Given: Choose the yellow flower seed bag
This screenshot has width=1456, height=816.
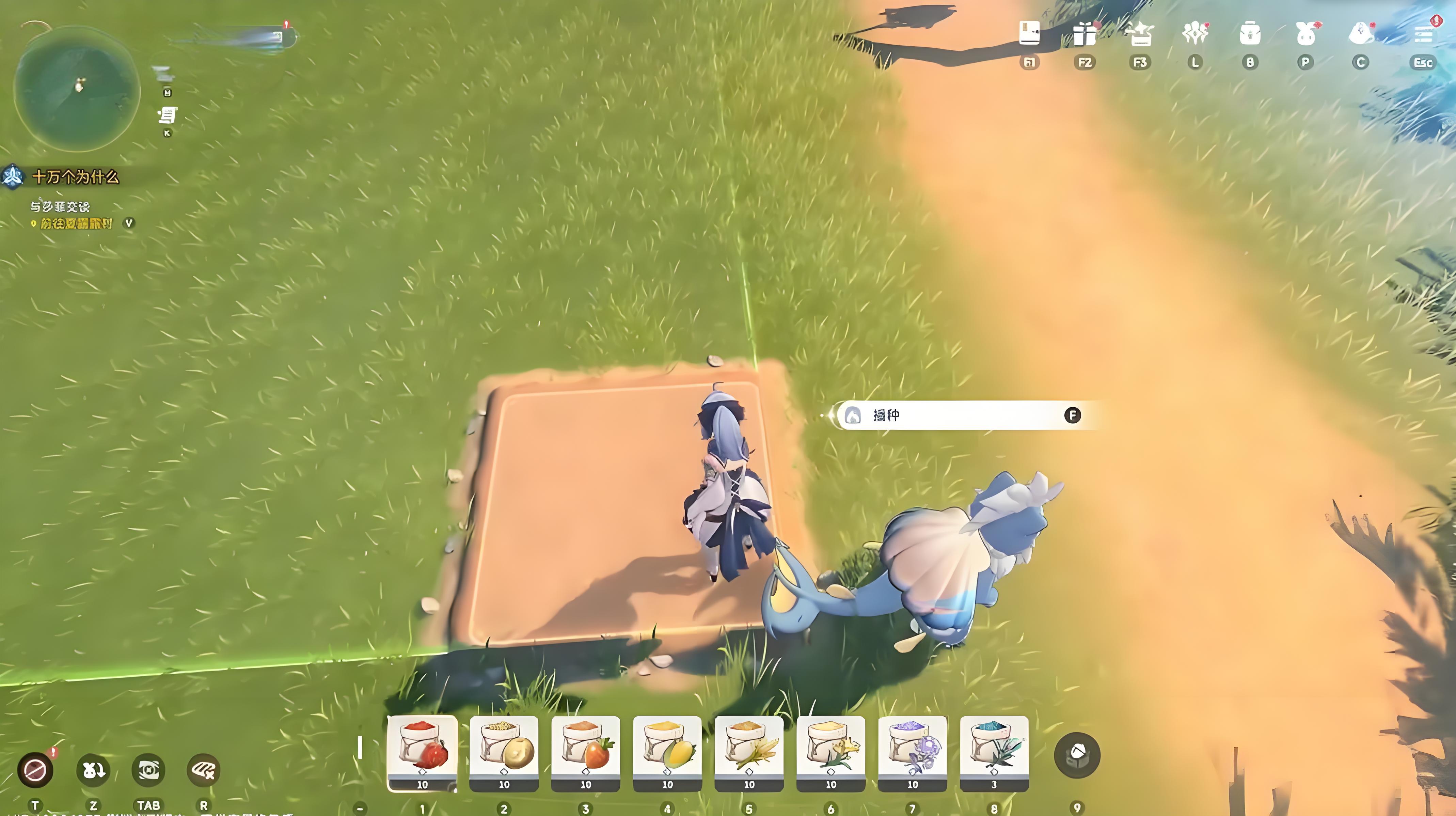Looking at the screenshot, I should [830, 752].
